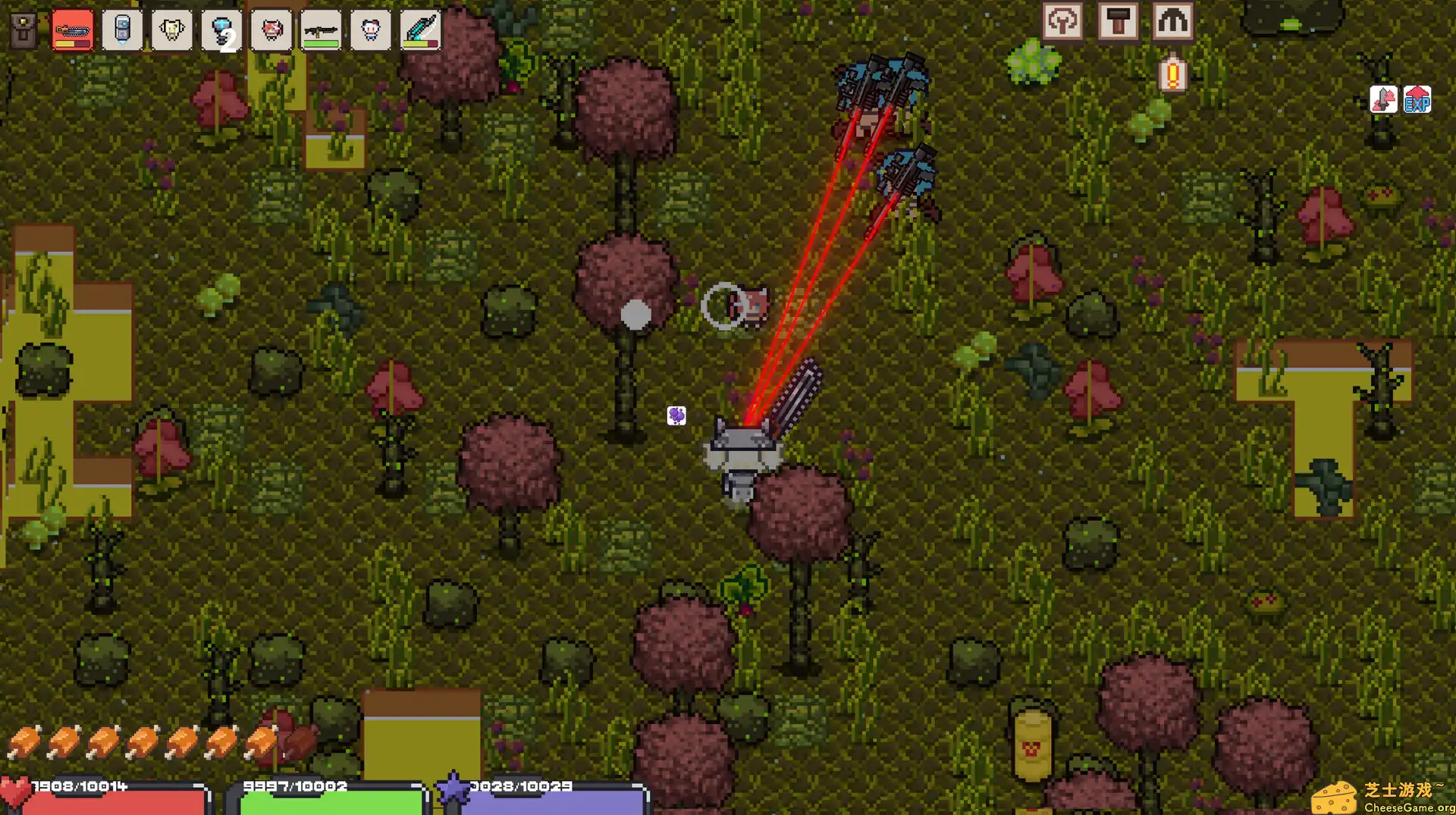This screenshot has height=815, width=1456.
Task: Open the backpack inventory
Action: point(24,31)
